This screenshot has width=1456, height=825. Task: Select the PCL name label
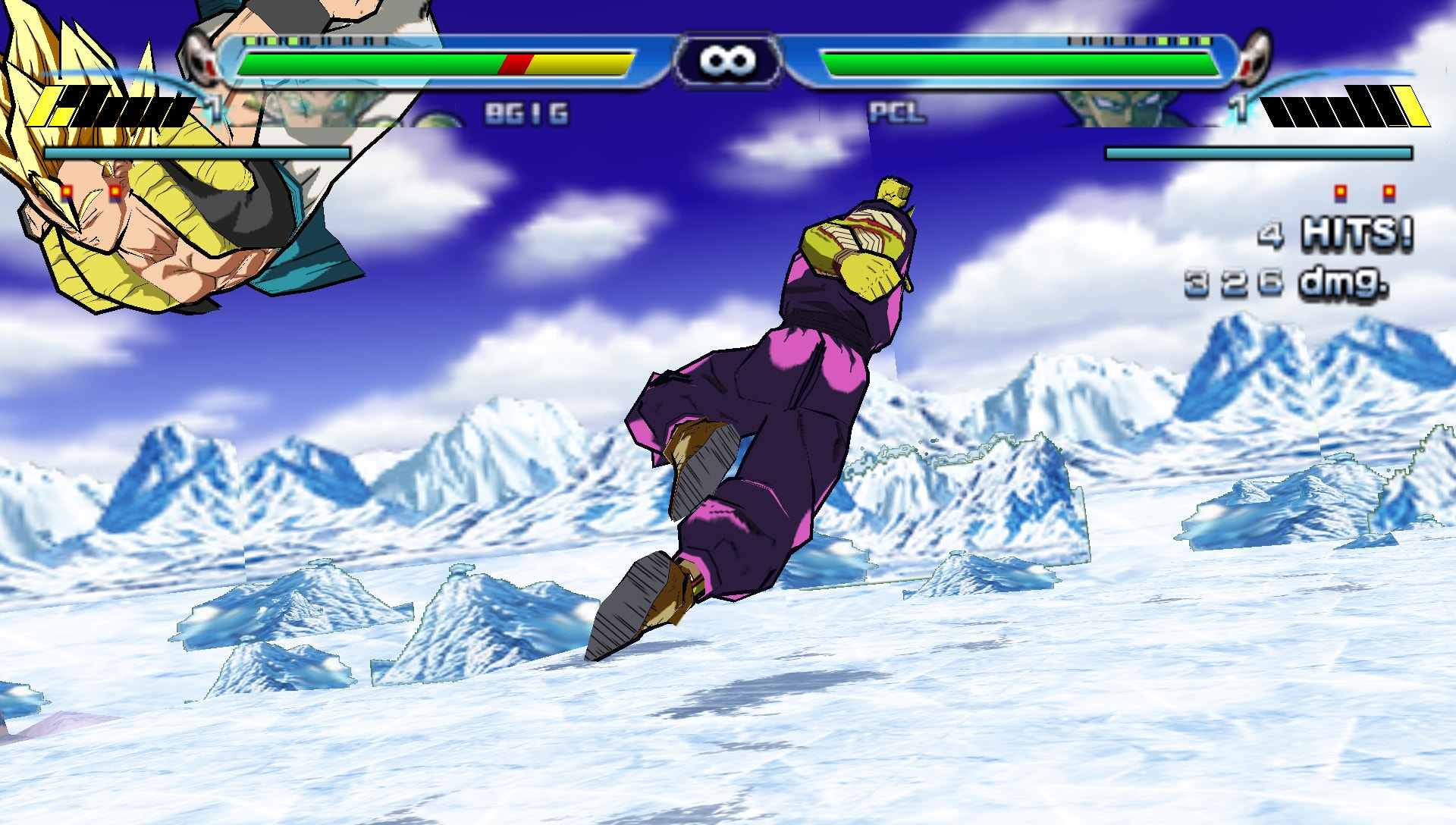899,112
